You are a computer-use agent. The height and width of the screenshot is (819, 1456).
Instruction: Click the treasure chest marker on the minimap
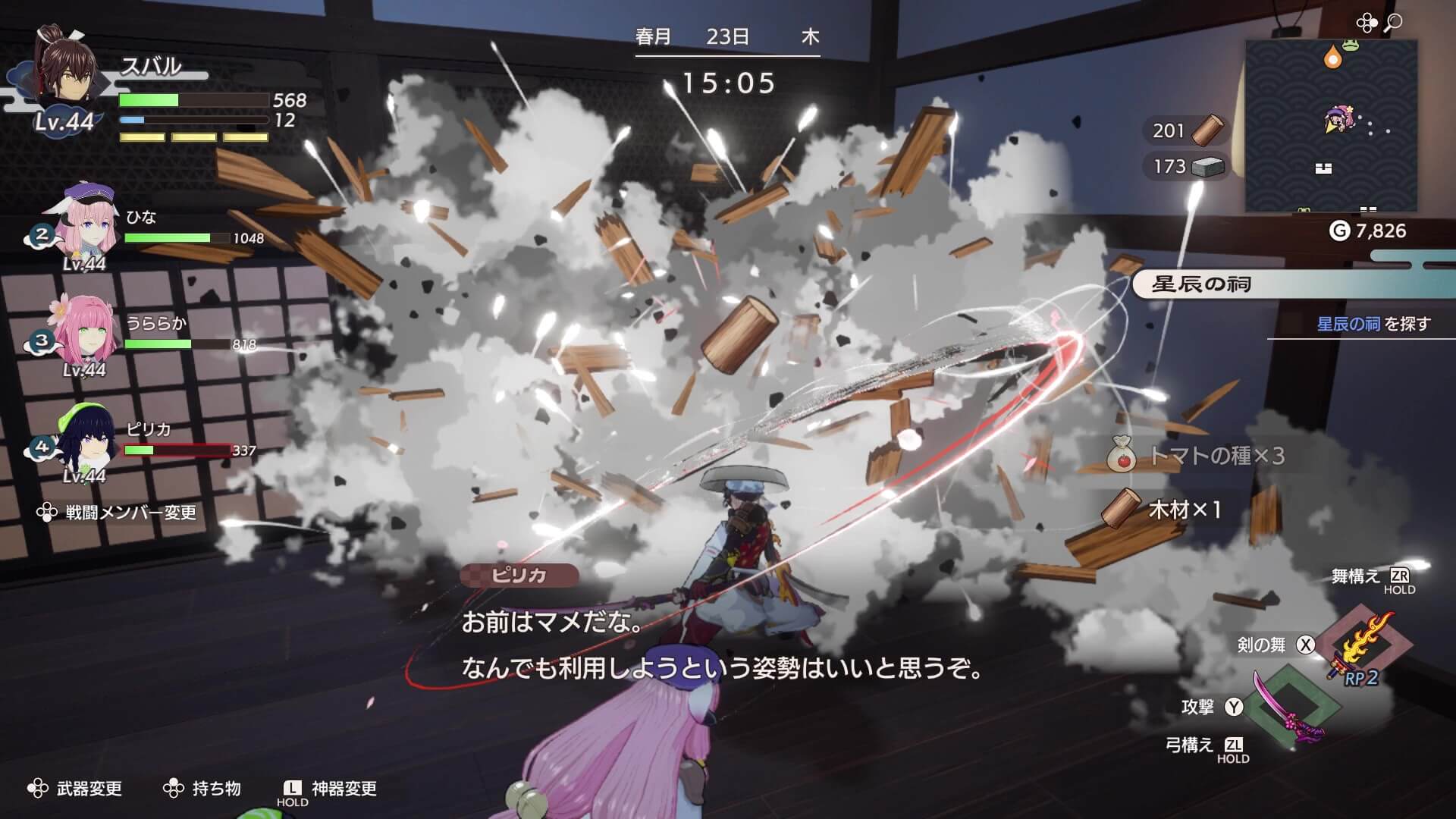tap(1325, 168)
